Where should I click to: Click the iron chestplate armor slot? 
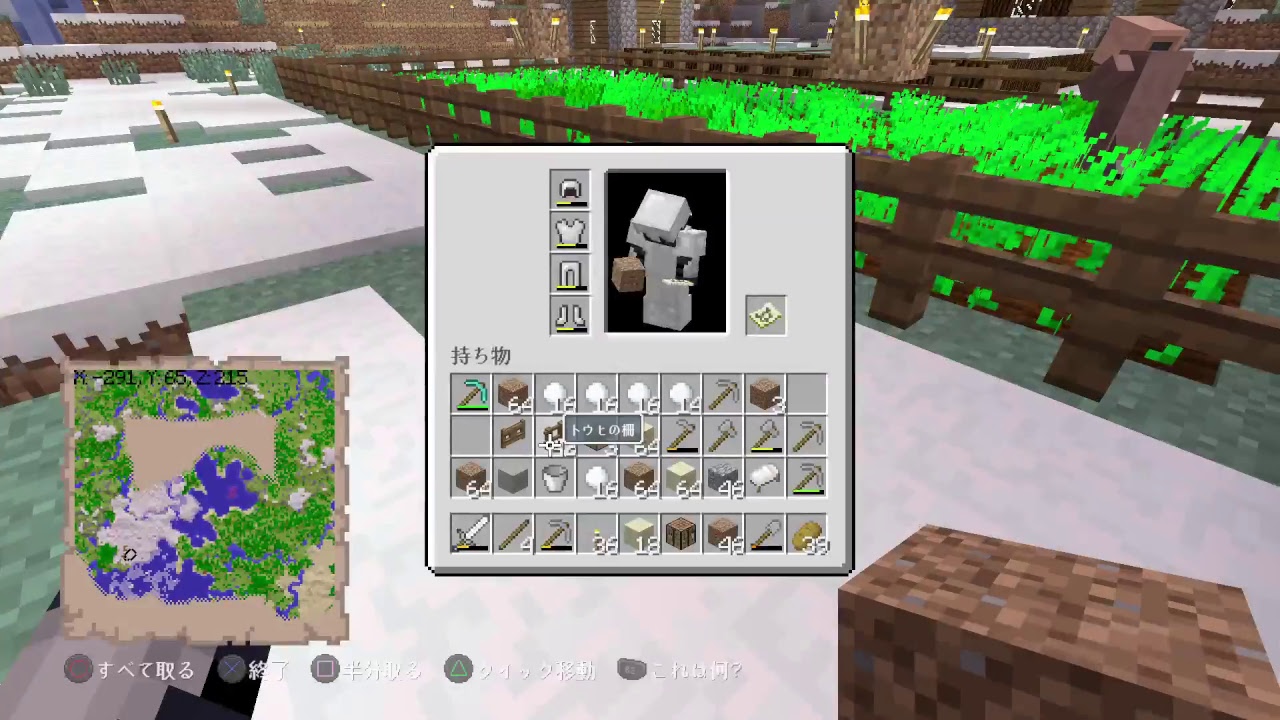click(569, 231)
